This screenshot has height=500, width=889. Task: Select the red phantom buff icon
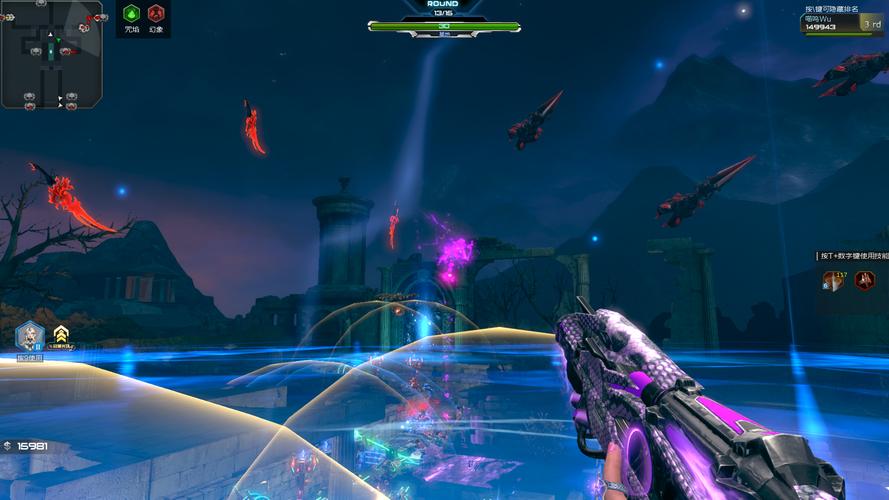(156, 14)
